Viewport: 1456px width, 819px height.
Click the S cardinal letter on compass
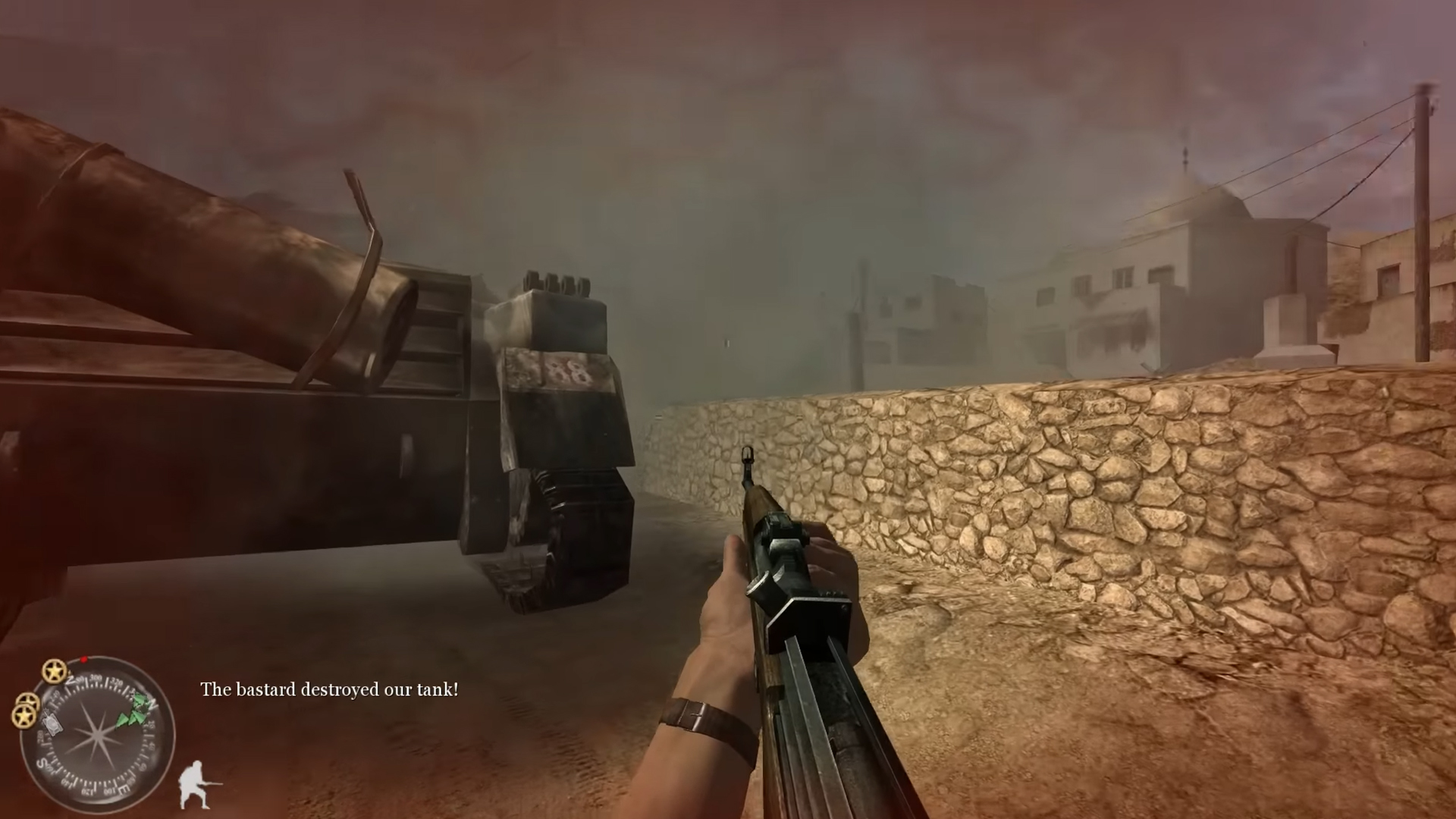(42, 764)
